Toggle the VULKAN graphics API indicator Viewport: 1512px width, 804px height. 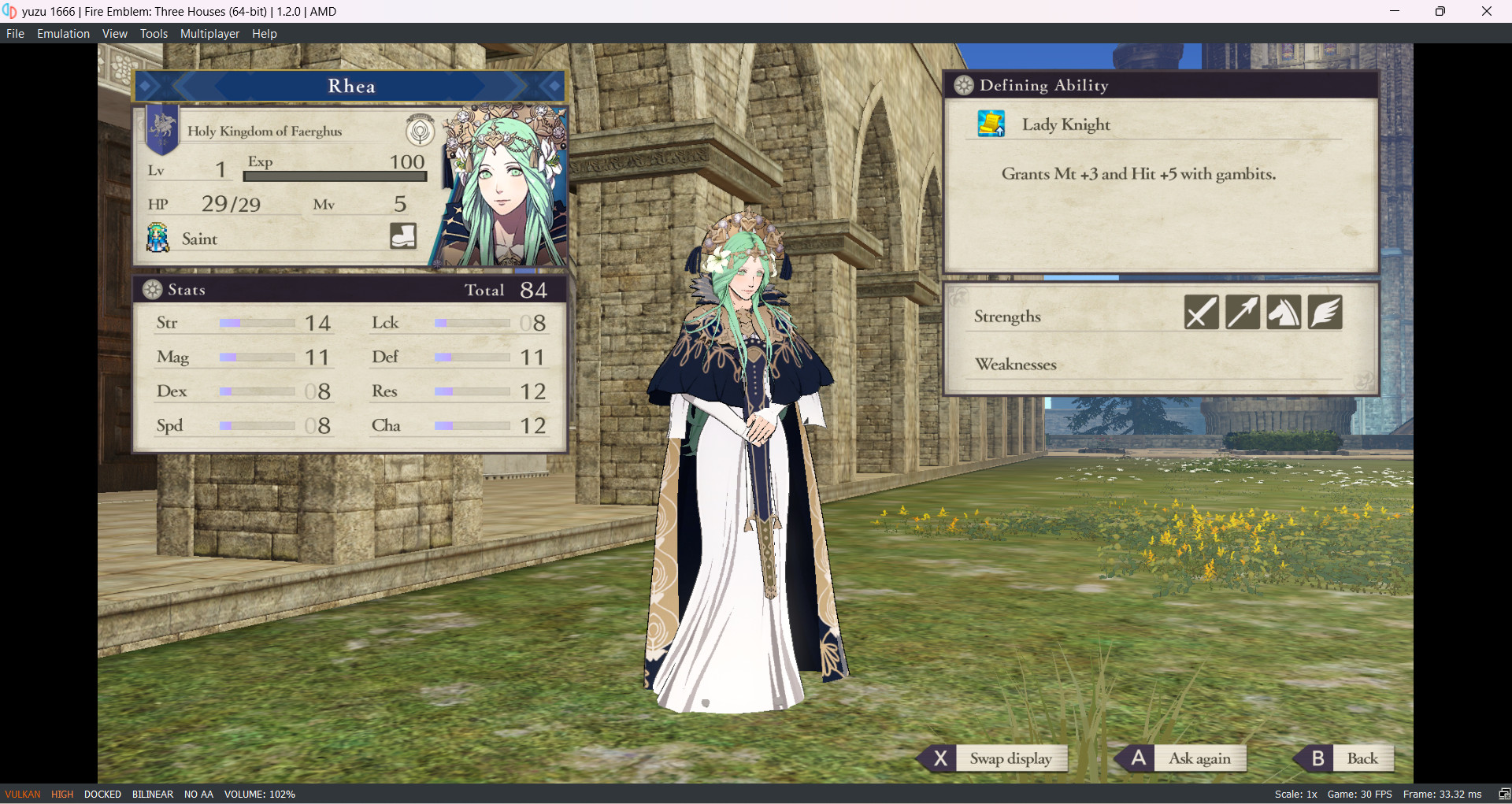21,794
